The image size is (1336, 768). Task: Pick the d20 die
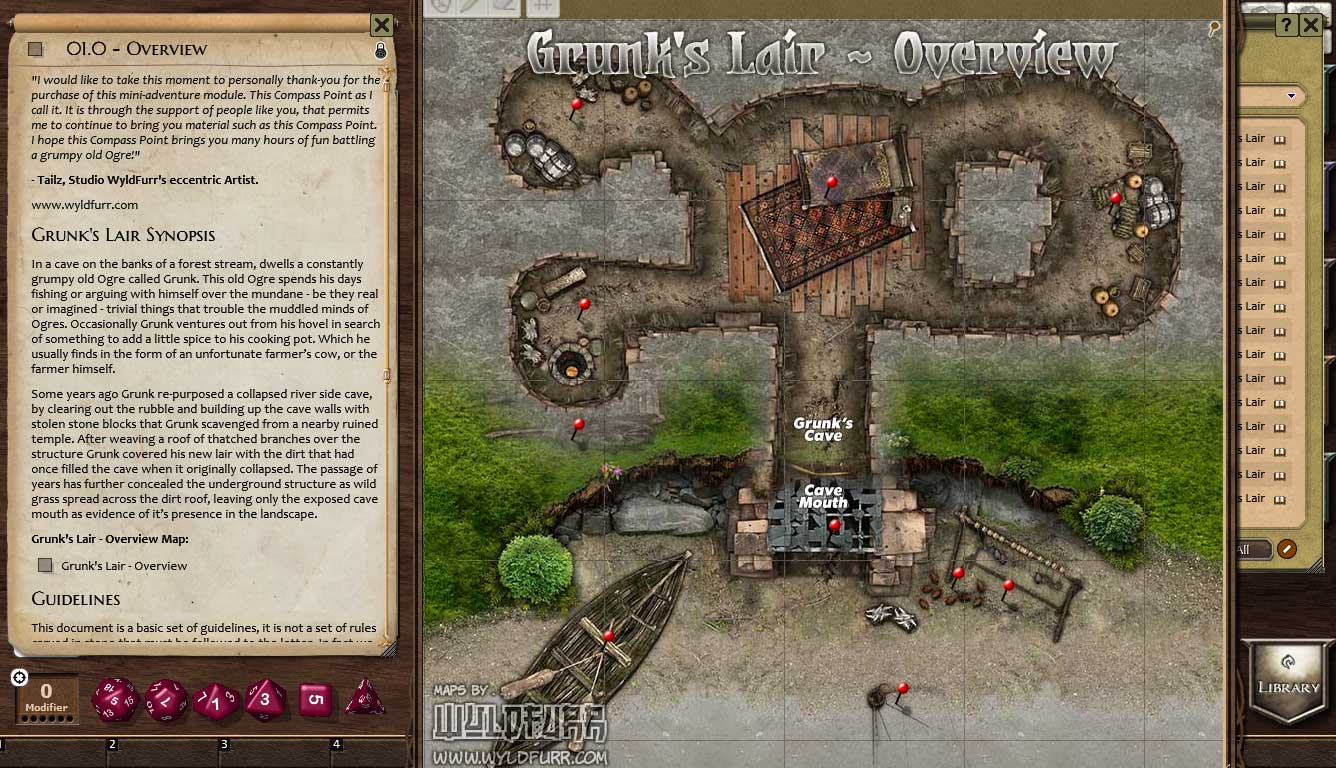pos(114,699)
